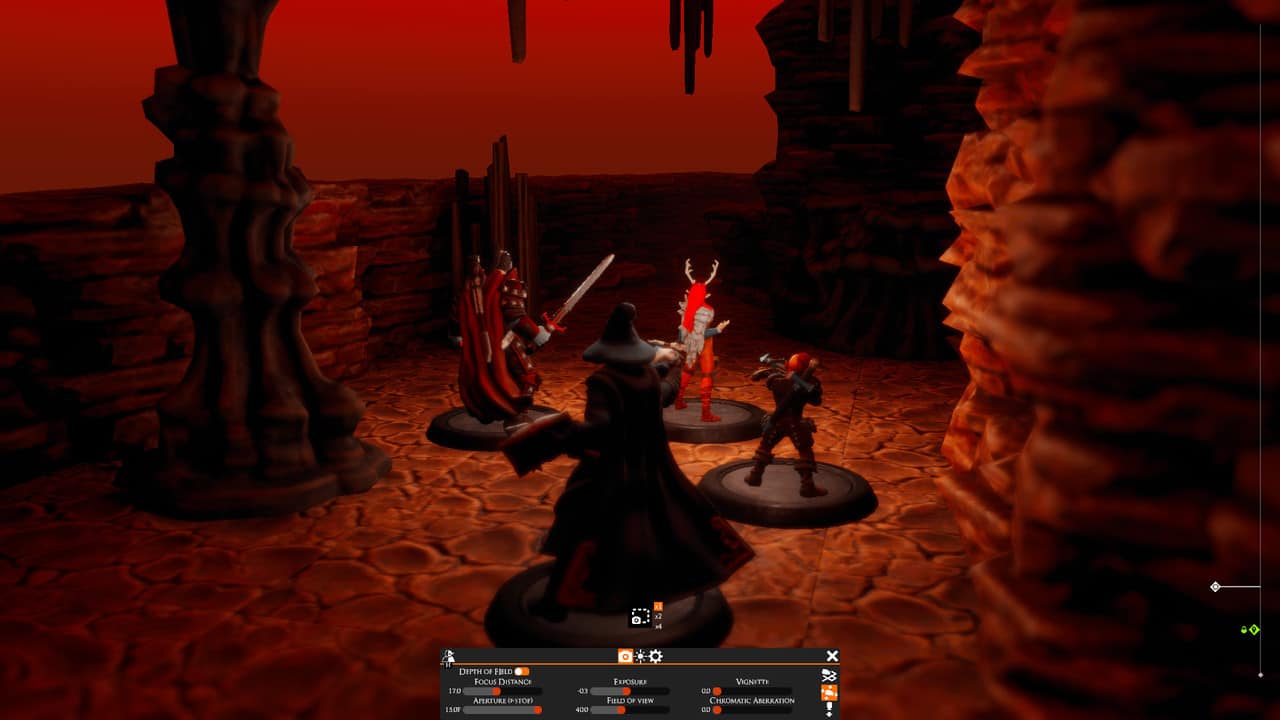This screenshot has height=720, width=1280.
Task: Click the white diamond marker on the right rail
Action: coord(1215,586)
